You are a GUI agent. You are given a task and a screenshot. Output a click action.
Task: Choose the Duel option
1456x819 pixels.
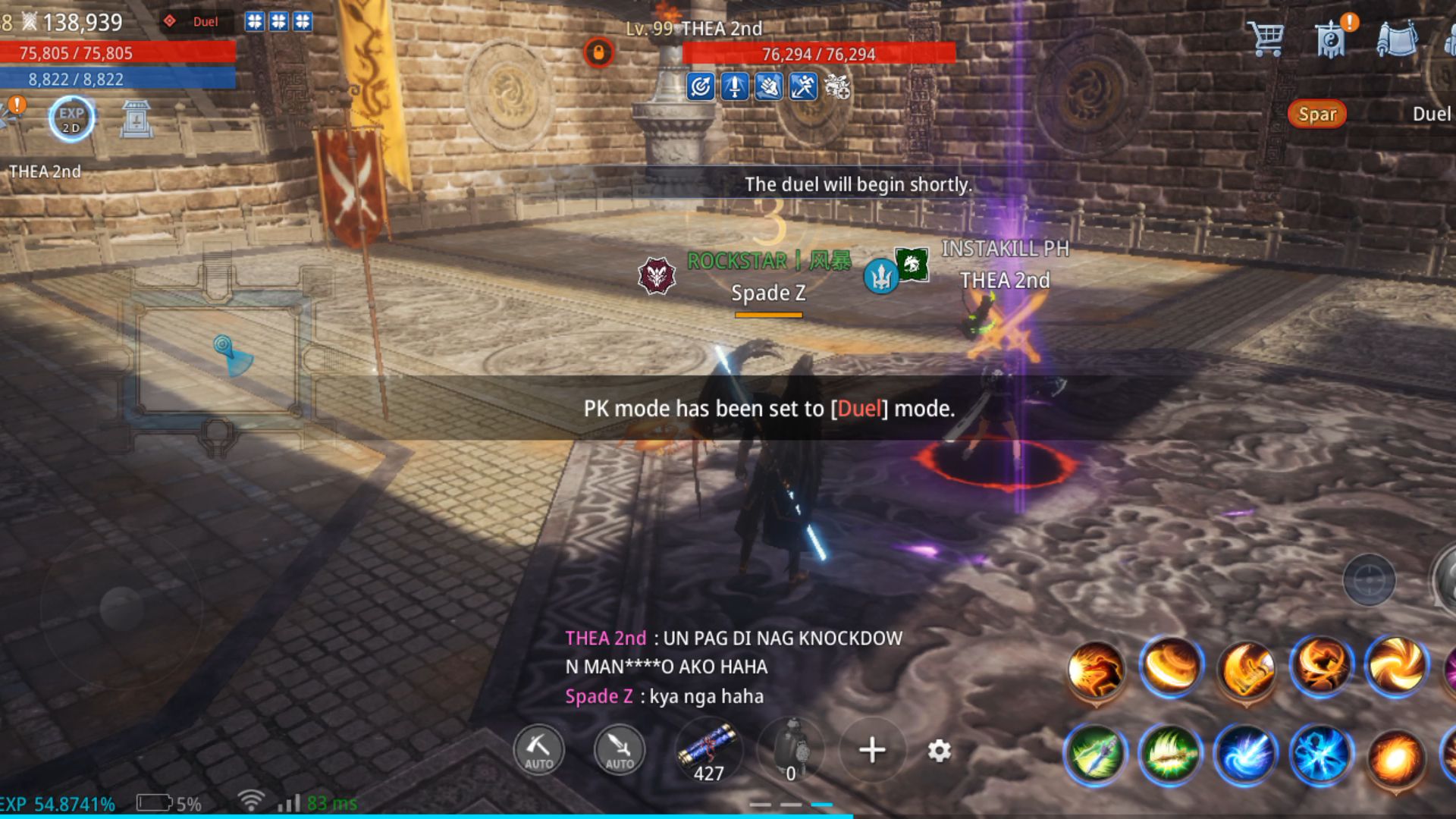point(1430,115)
